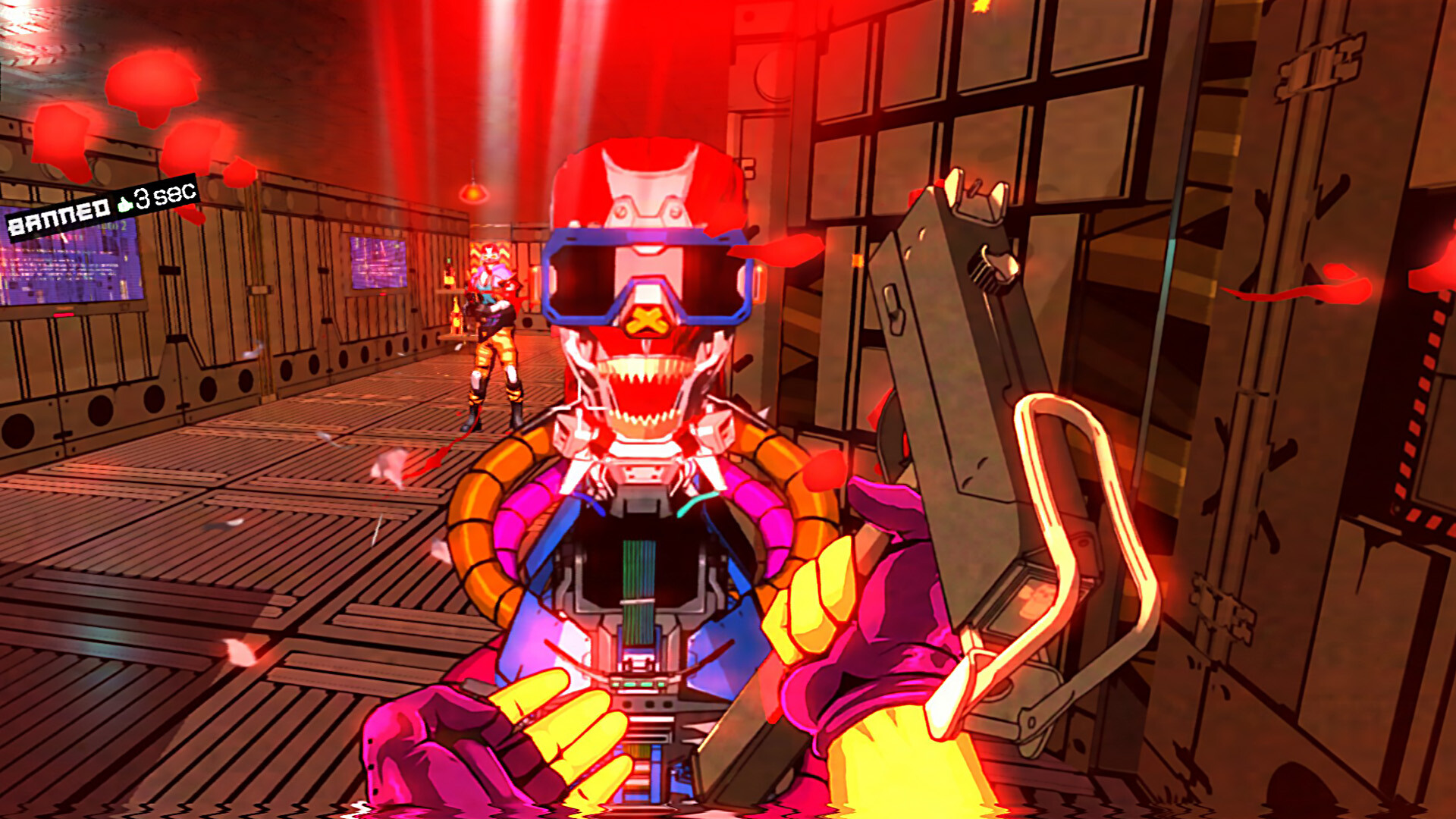This screenshot has height=819, width=1456.
Task: Click the red progress bar under the left monitor
Action: click(64, 314)
